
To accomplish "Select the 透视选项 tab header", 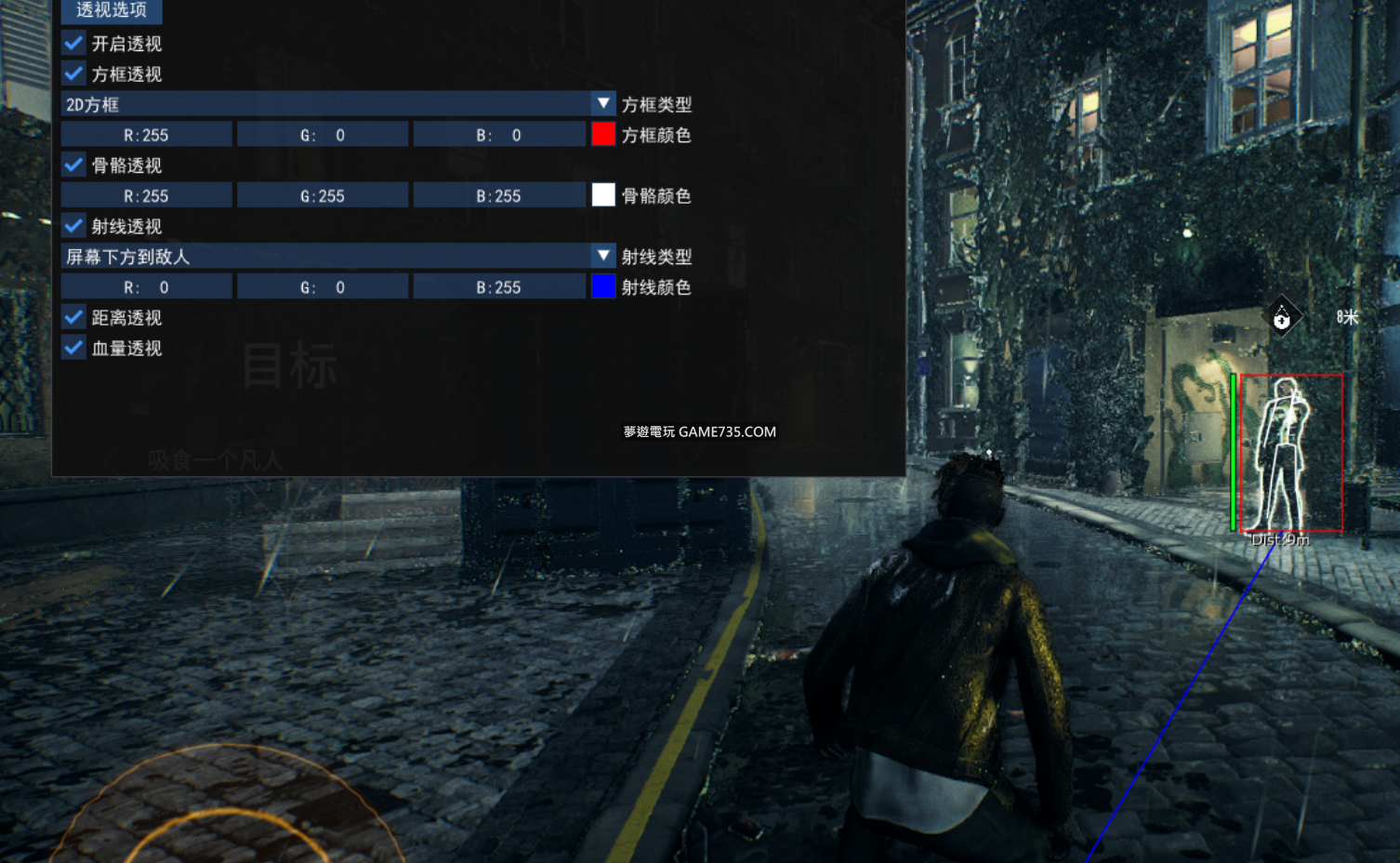I will pyautogui.click(x=112, y=10).
